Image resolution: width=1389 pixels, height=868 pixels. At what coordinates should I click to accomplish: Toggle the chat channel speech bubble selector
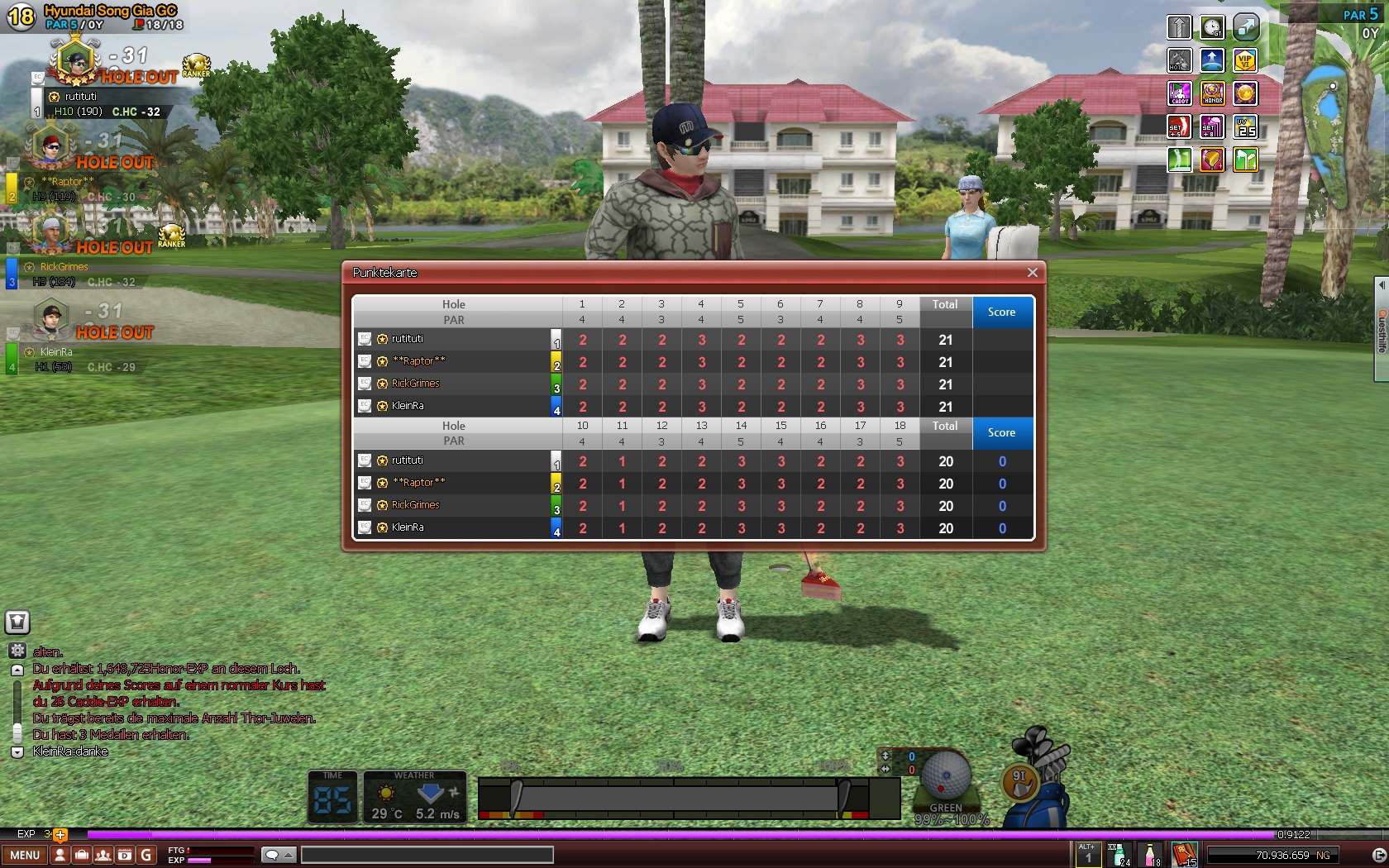(x=278, y=855)
